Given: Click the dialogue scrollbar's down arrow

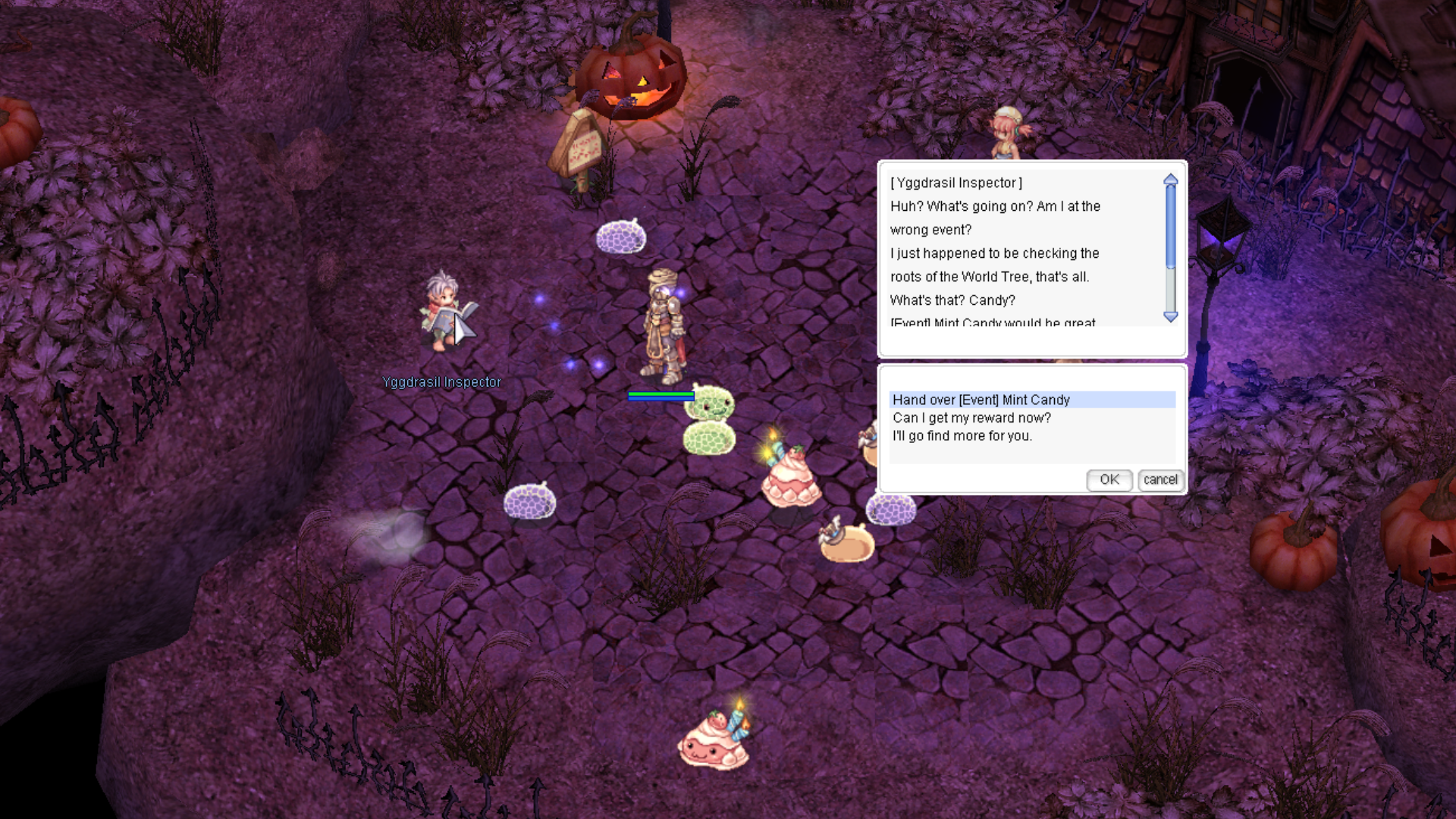Looking at the screenshot, I should click(x=1171, y=317).
